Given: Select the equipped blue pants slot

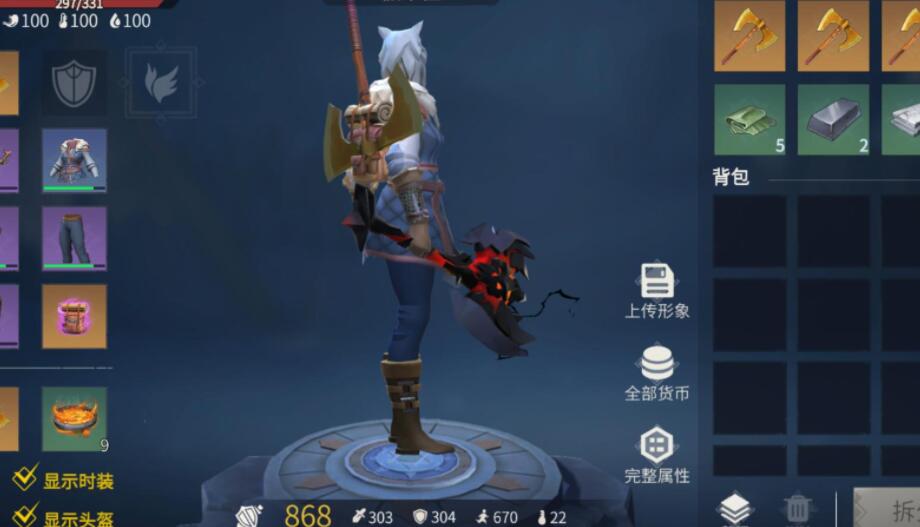Looking at the screenshot, I should point(74,239).
